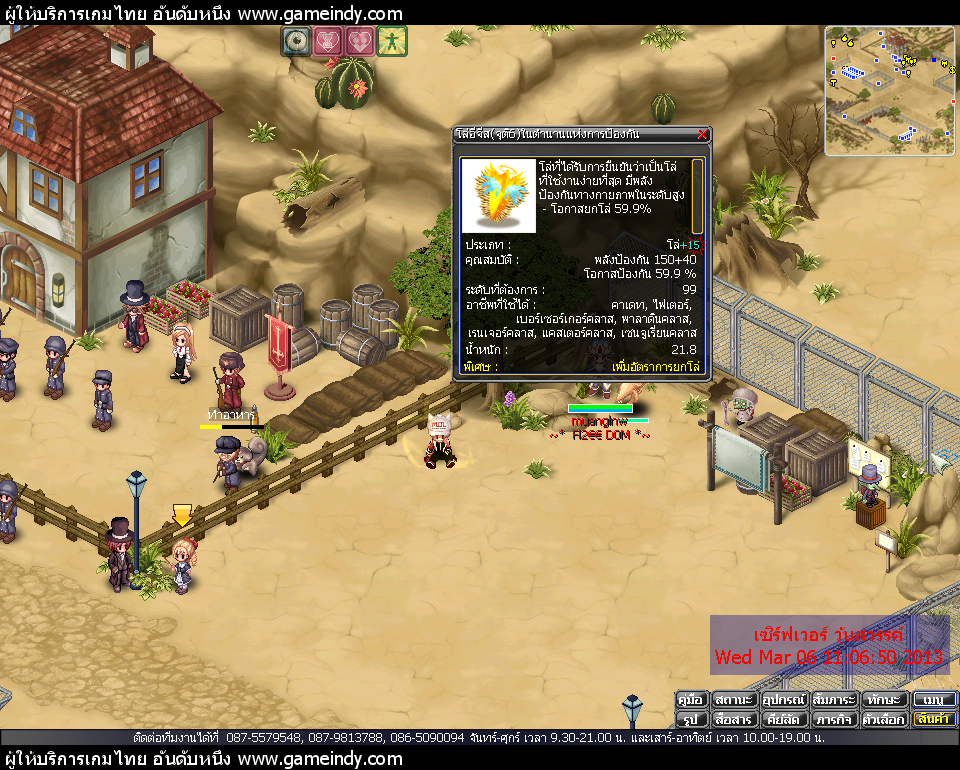Open the สัมภาระ inventory bag
This screenshot has height=770, width=960.
834,700
